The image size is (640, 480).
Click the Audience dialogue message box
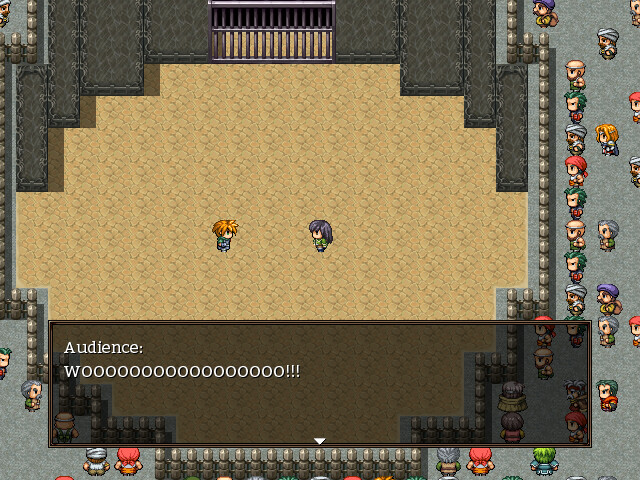(x=320, y=384)
